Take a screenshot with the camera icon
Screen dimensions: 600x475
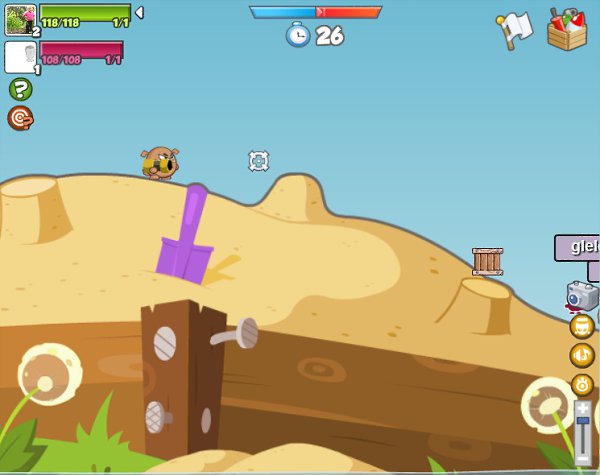581,295
